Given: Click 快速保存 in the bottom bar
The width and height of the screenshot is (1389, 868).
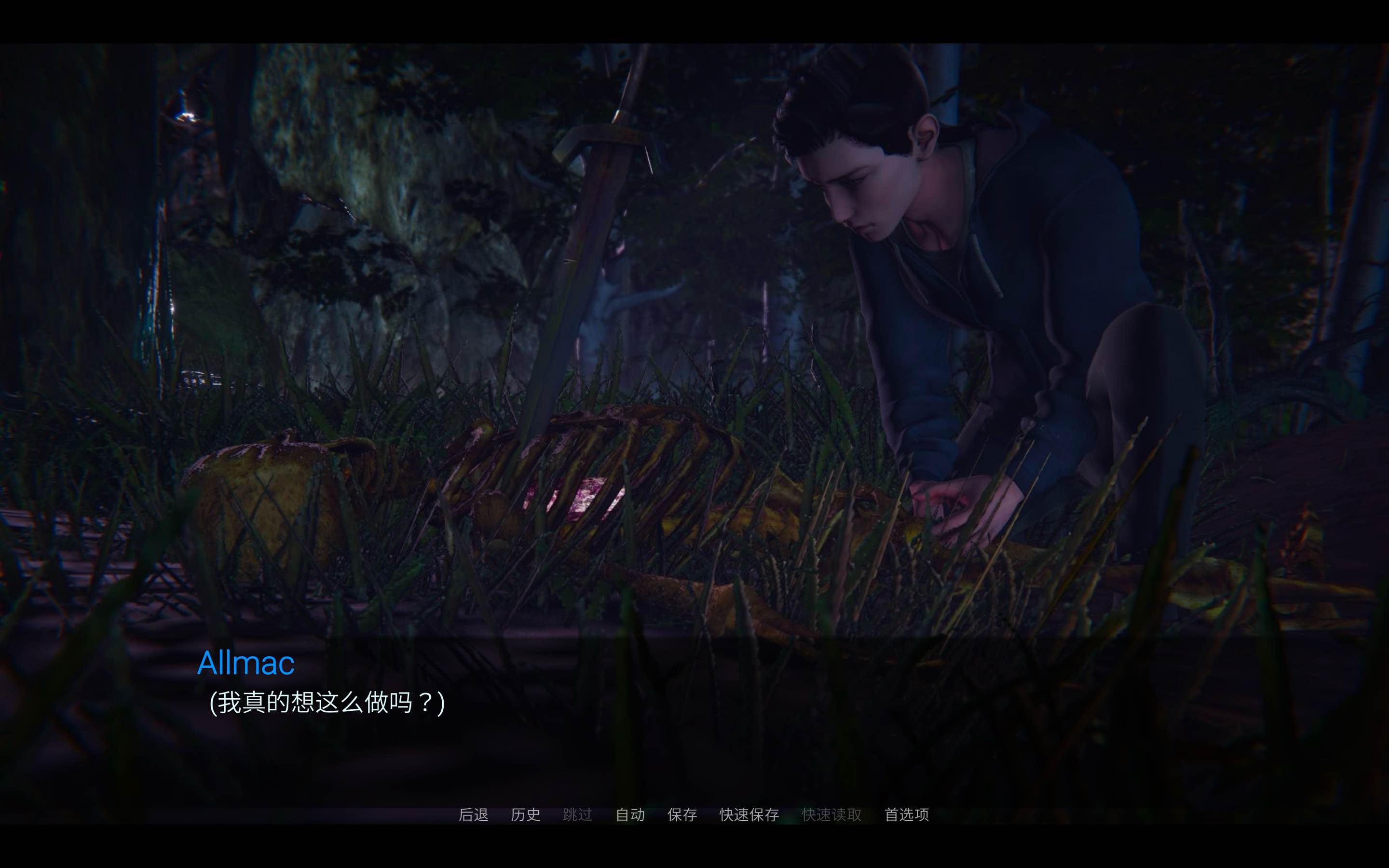Looking at the screenshot, I should tap(749, 814).
